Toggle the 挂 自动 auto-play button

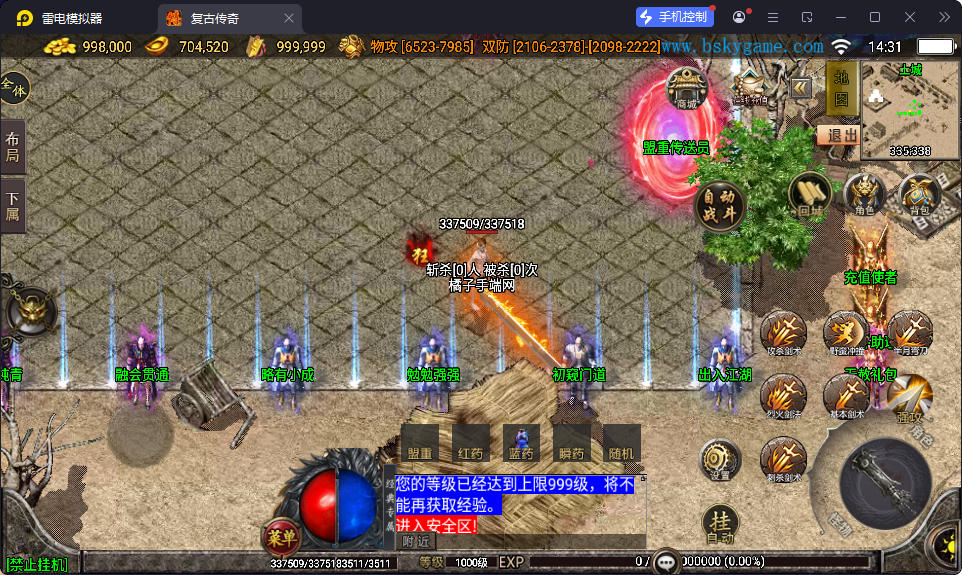pos(720,524)
